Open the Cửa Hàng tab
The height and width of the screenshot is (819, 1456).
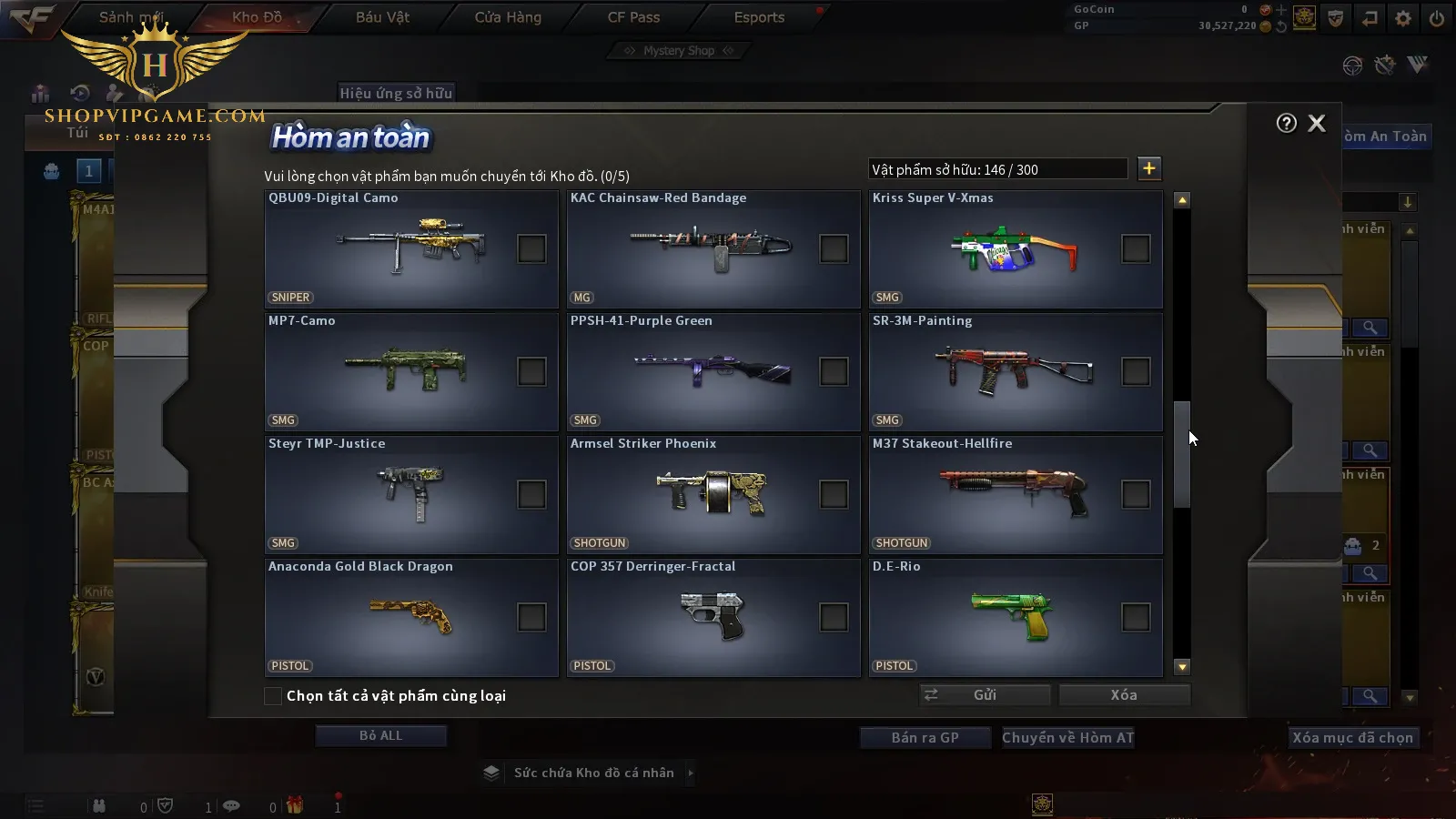tap(508, 17)
